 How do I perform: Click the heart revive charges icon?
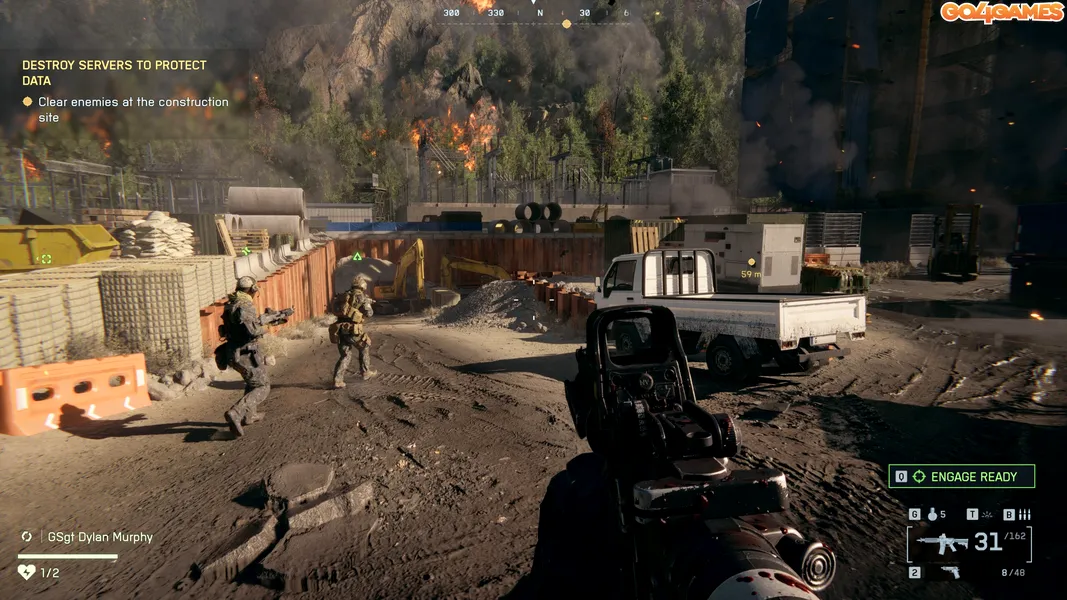[x=26, y=572]
